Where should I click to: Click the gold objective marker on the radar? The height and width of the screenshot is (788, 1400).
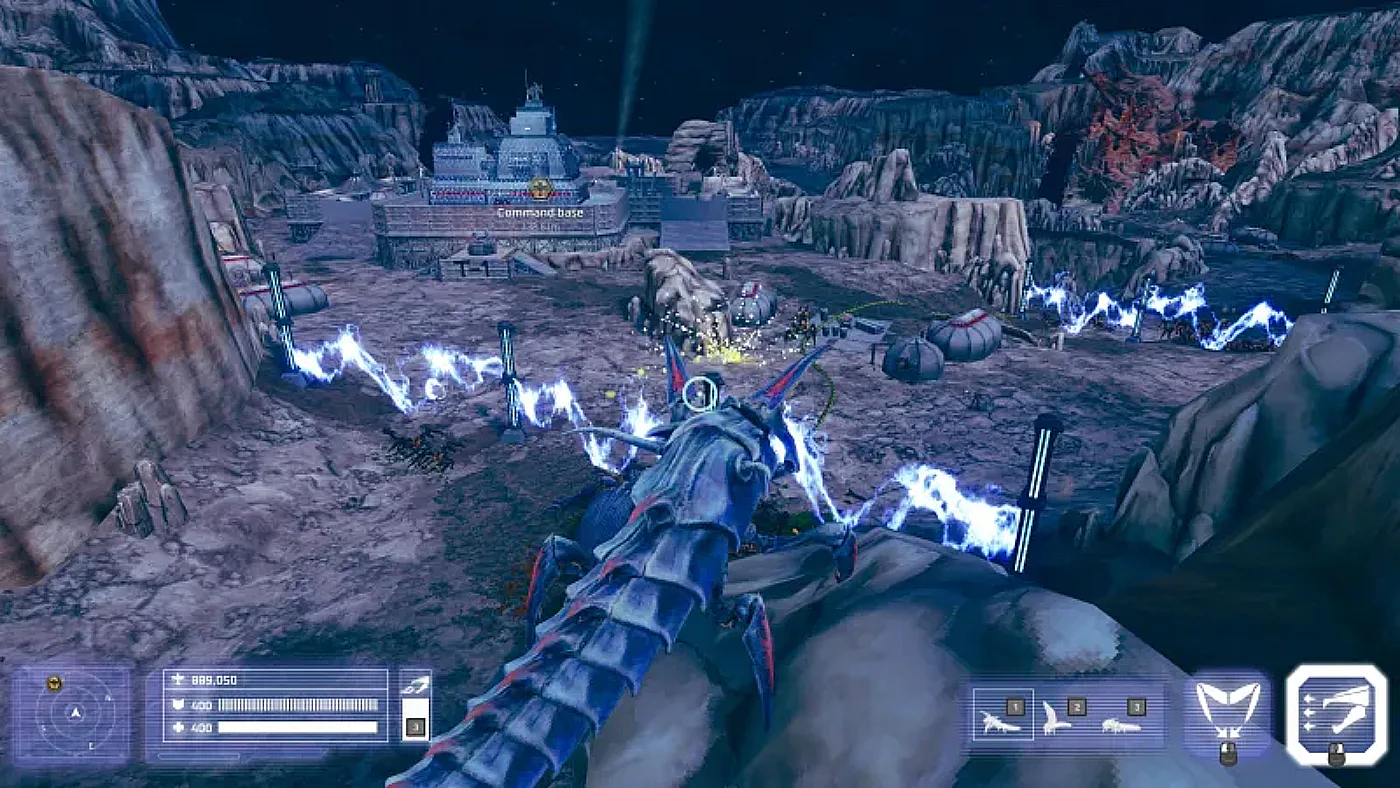point(55,683)
